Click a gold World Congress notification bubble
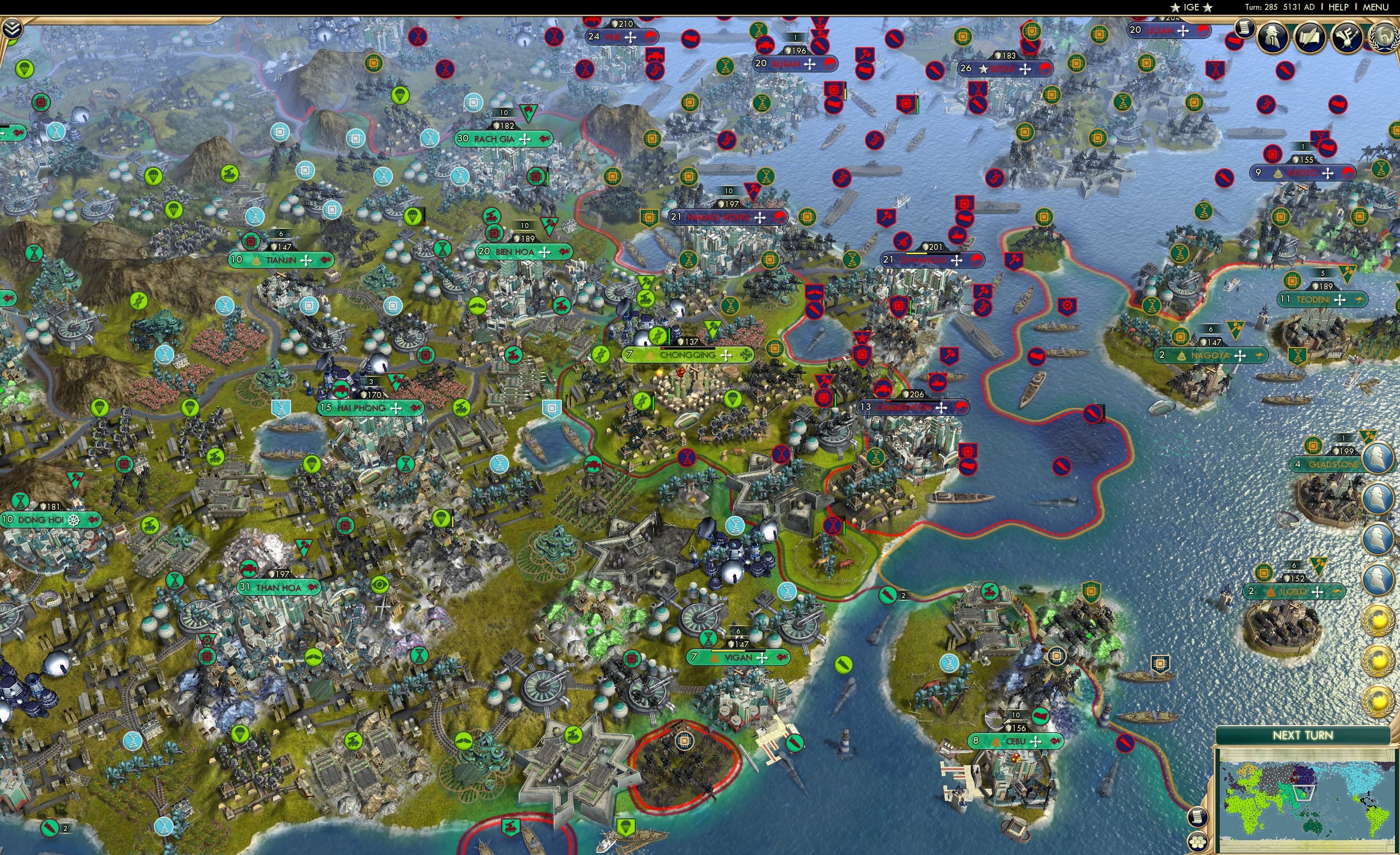Image resolution: width=1400 pixels, height=855 pixels. tap(1378, 619)
